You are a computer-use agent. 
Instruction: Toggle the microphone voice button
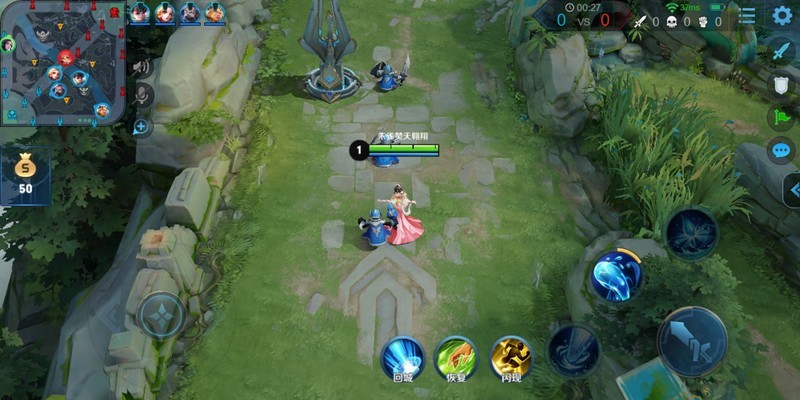(x=142, y=96)
